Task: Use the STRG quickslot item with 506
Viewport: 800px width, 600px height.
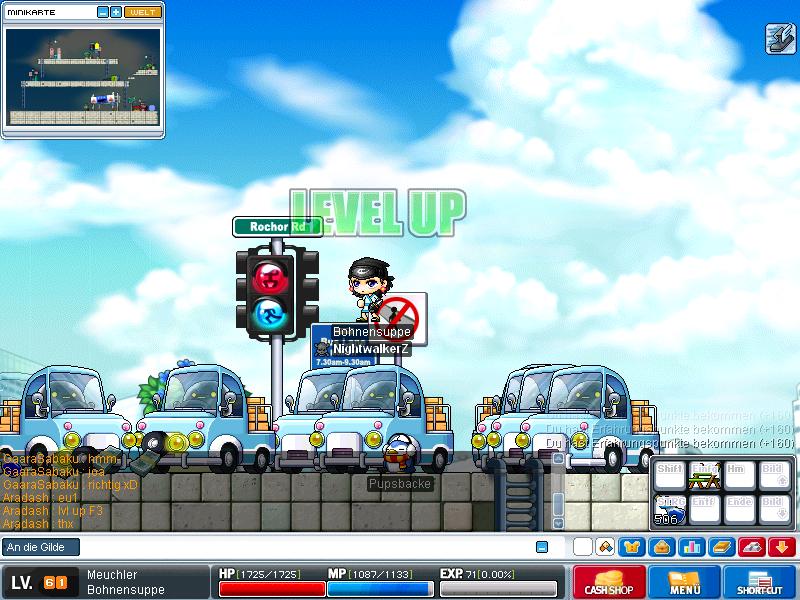Action: (669, 510)
